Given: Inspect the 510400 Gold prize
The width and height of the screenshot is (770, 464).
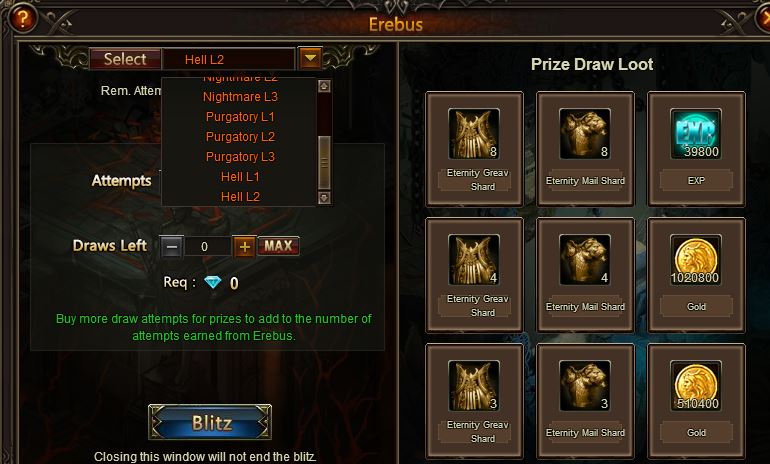Looking at the screenshot, I should click(696, 390).
